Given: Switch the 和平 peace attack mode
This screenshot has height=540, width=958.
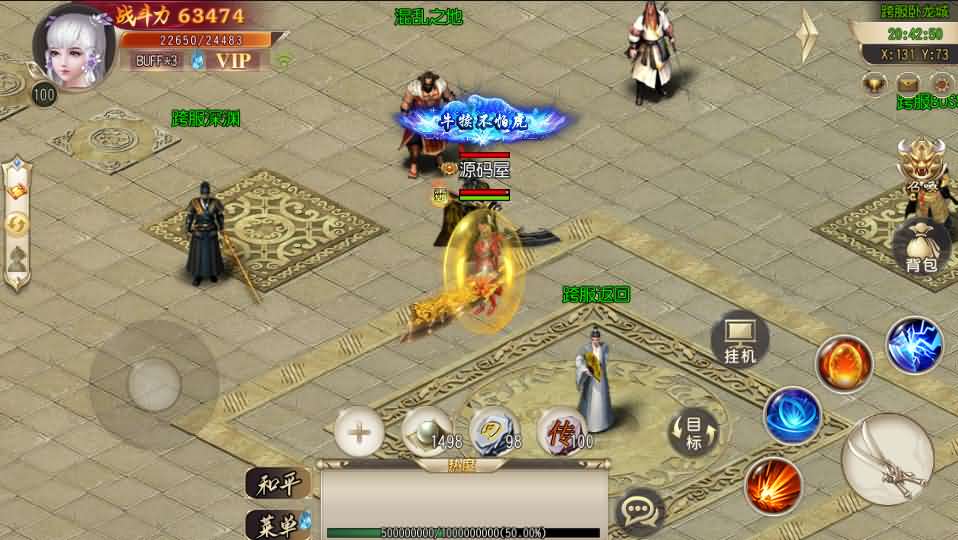Looking at the screenshot, I should 277,484.
